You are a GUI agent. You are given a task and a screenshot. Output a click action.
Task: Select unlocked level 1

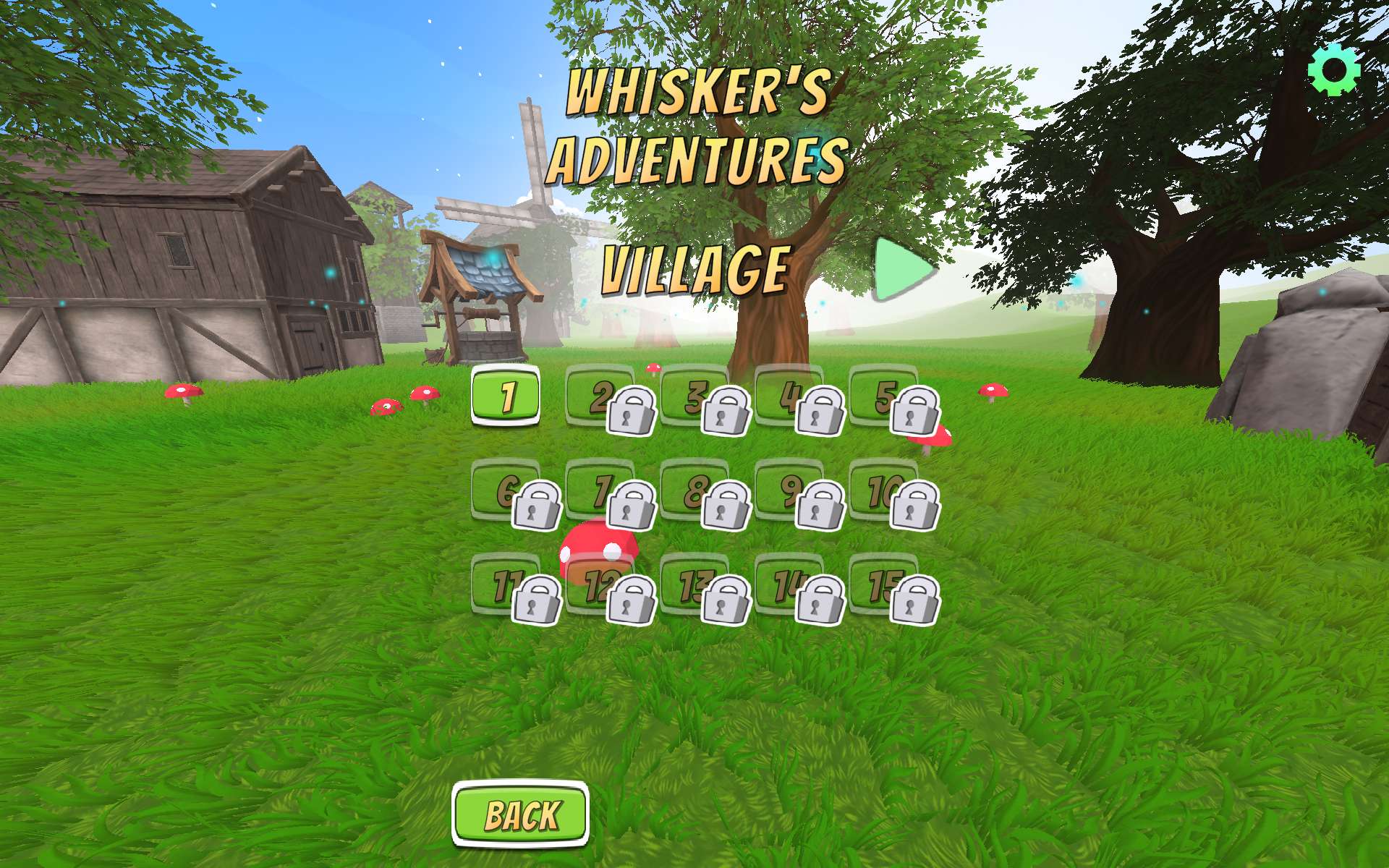506,396
